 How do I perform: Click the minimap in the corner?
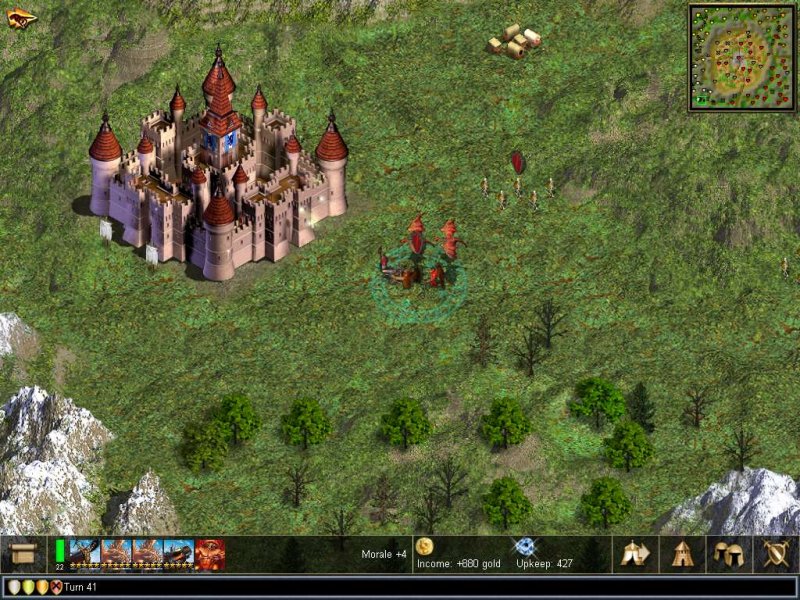click(x=741, y=56)
